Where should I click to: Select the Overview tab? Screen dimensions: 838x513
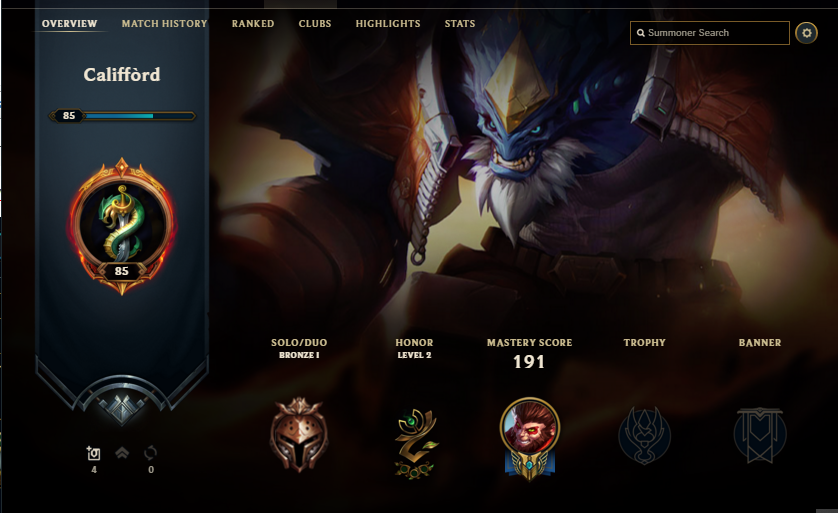coord(70,24)
